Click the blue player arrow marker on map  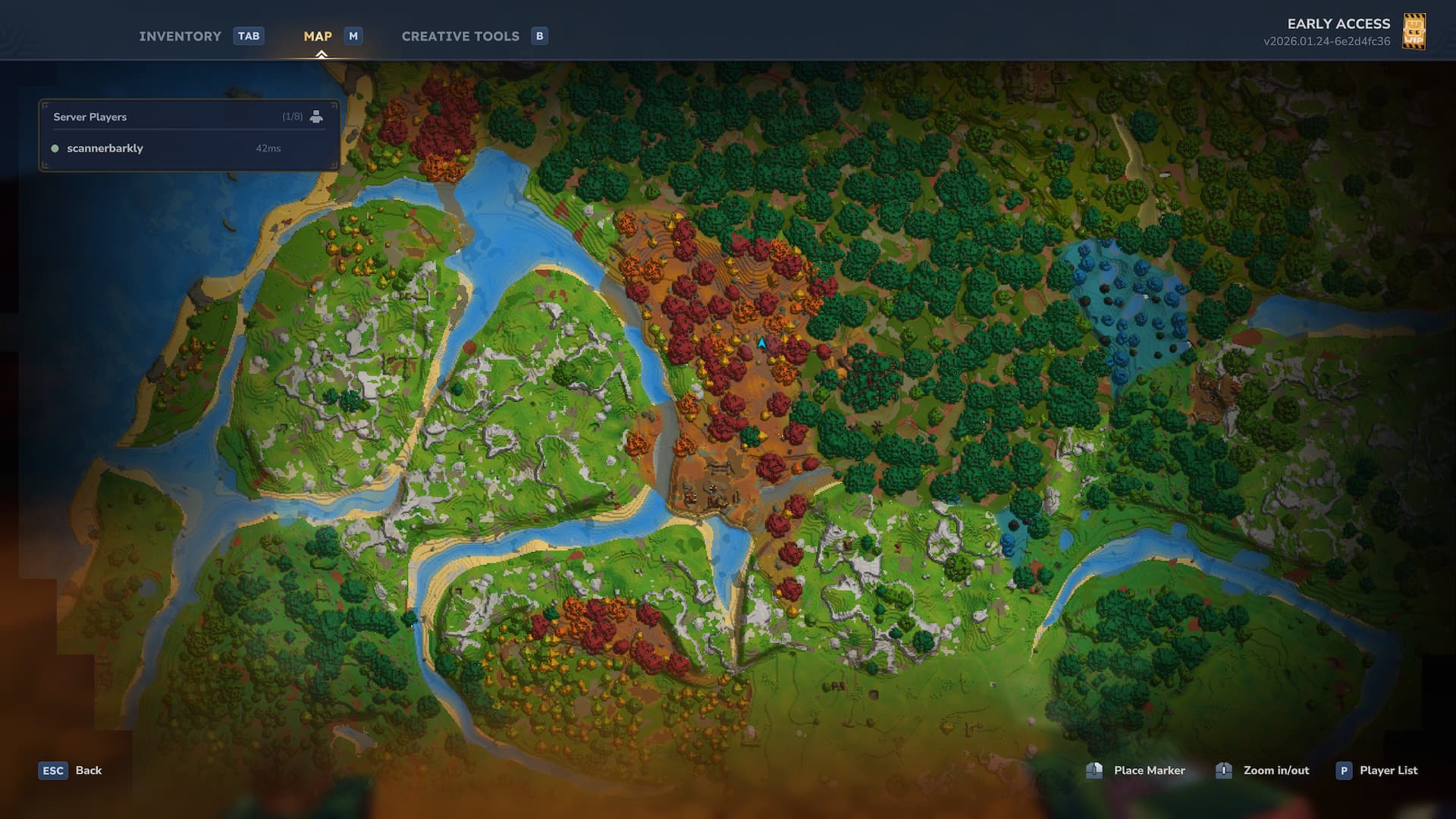tap(761, 344)
